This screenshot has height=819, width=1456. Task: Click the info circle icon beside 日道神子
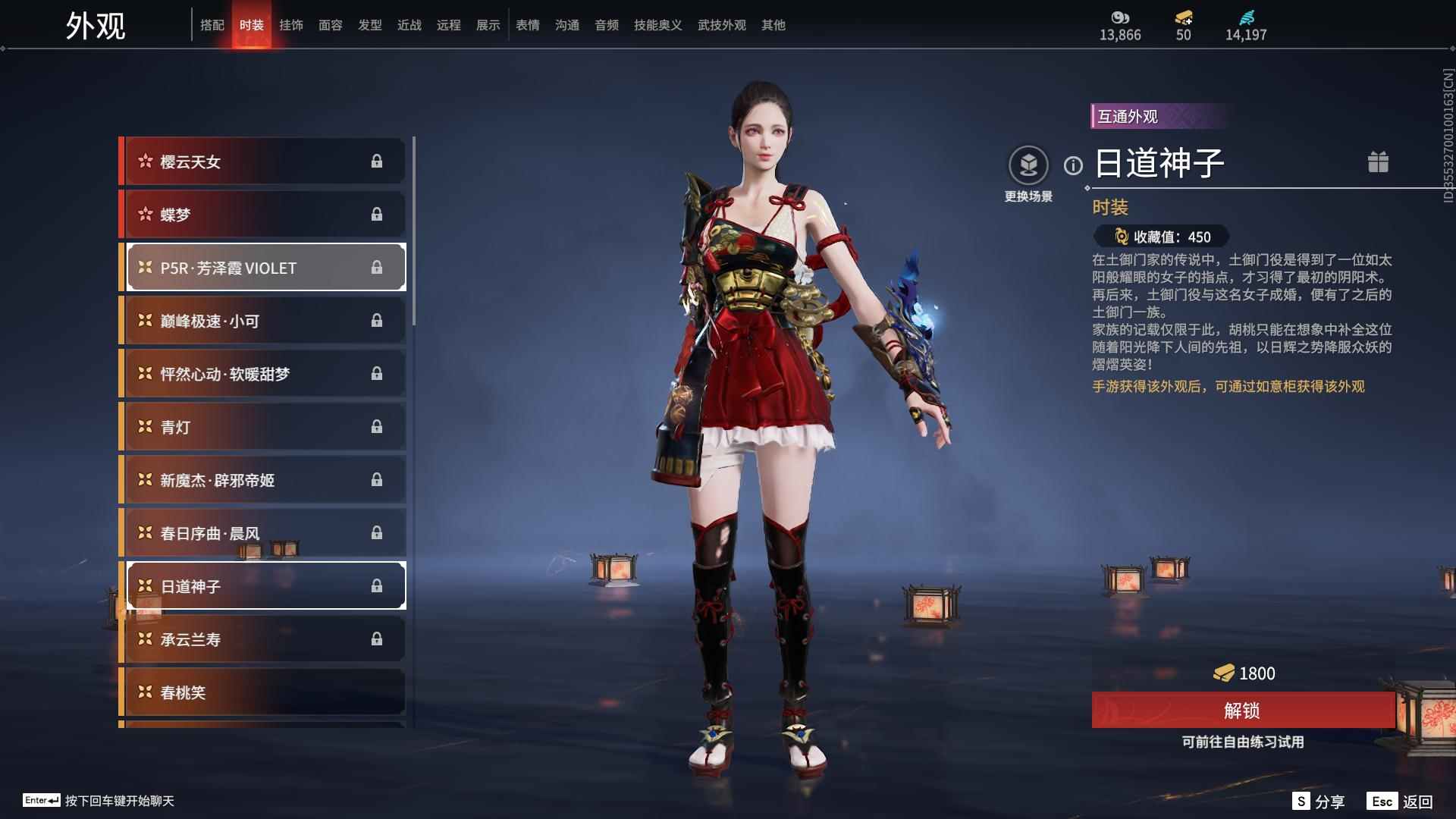[1072, 163]
